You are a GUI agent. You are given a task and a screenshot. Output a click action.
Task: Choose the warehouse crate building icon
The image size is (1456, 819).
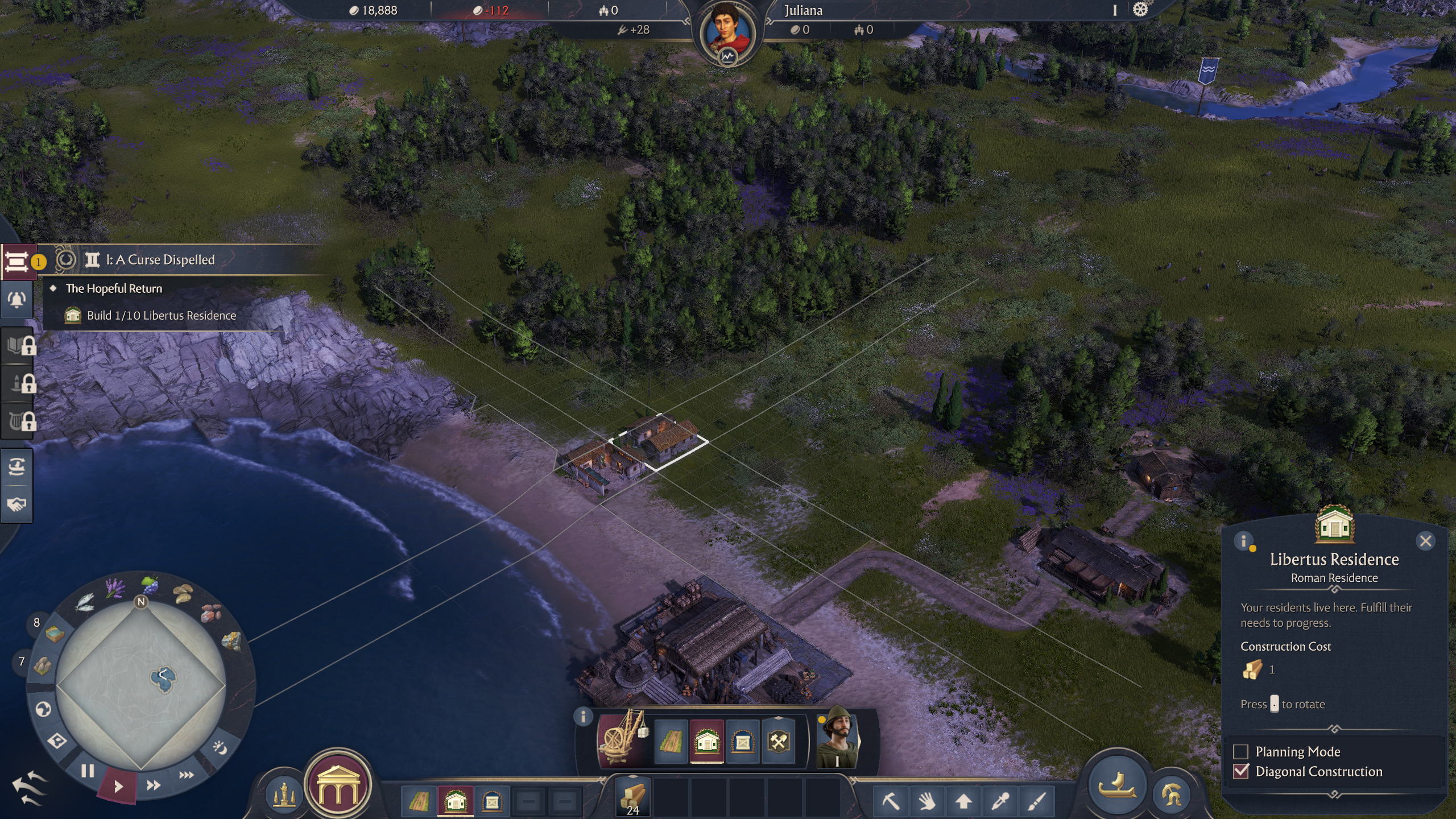coord(742,742)
